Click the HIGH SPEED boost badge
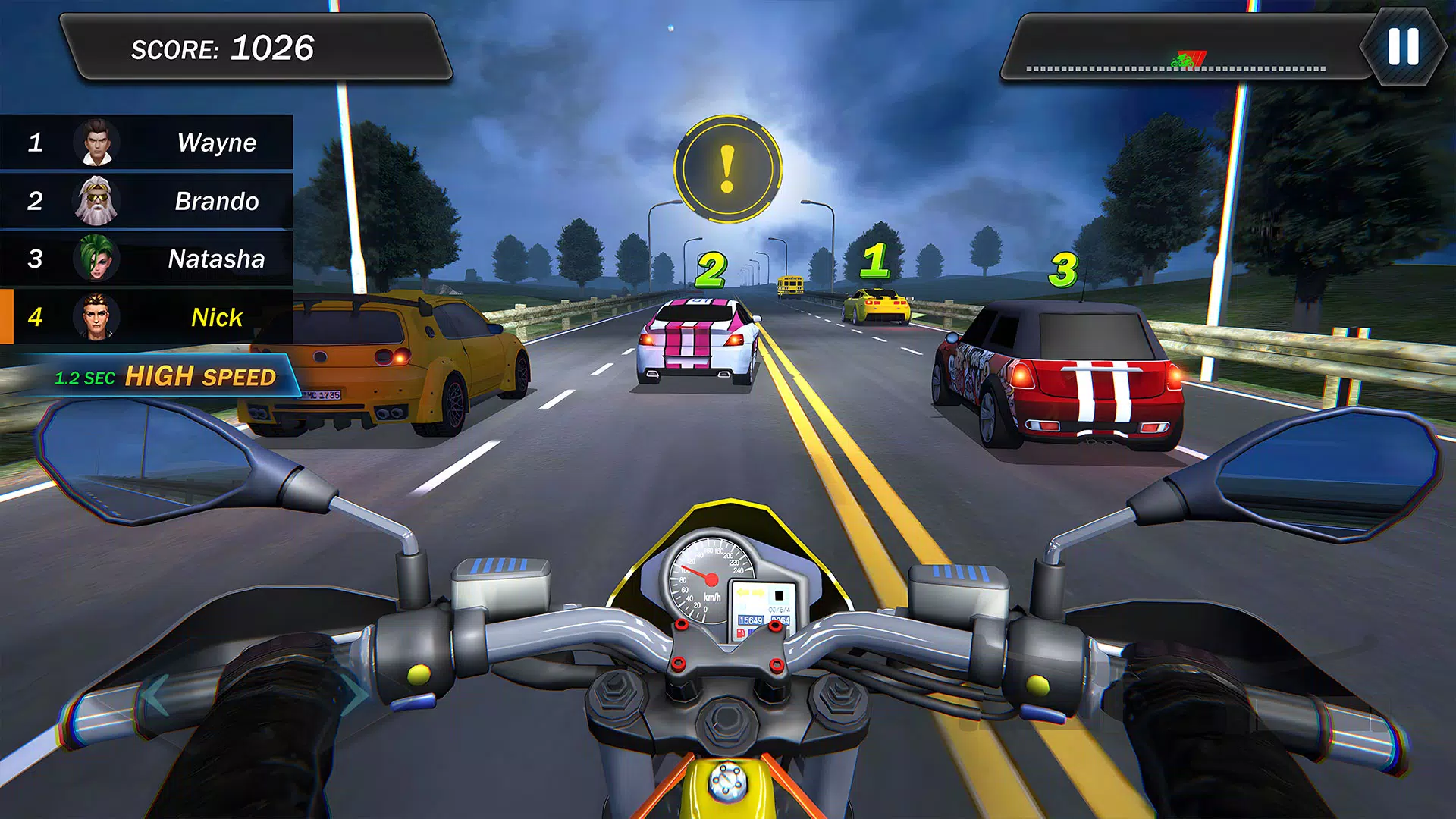 coord(201,376)
